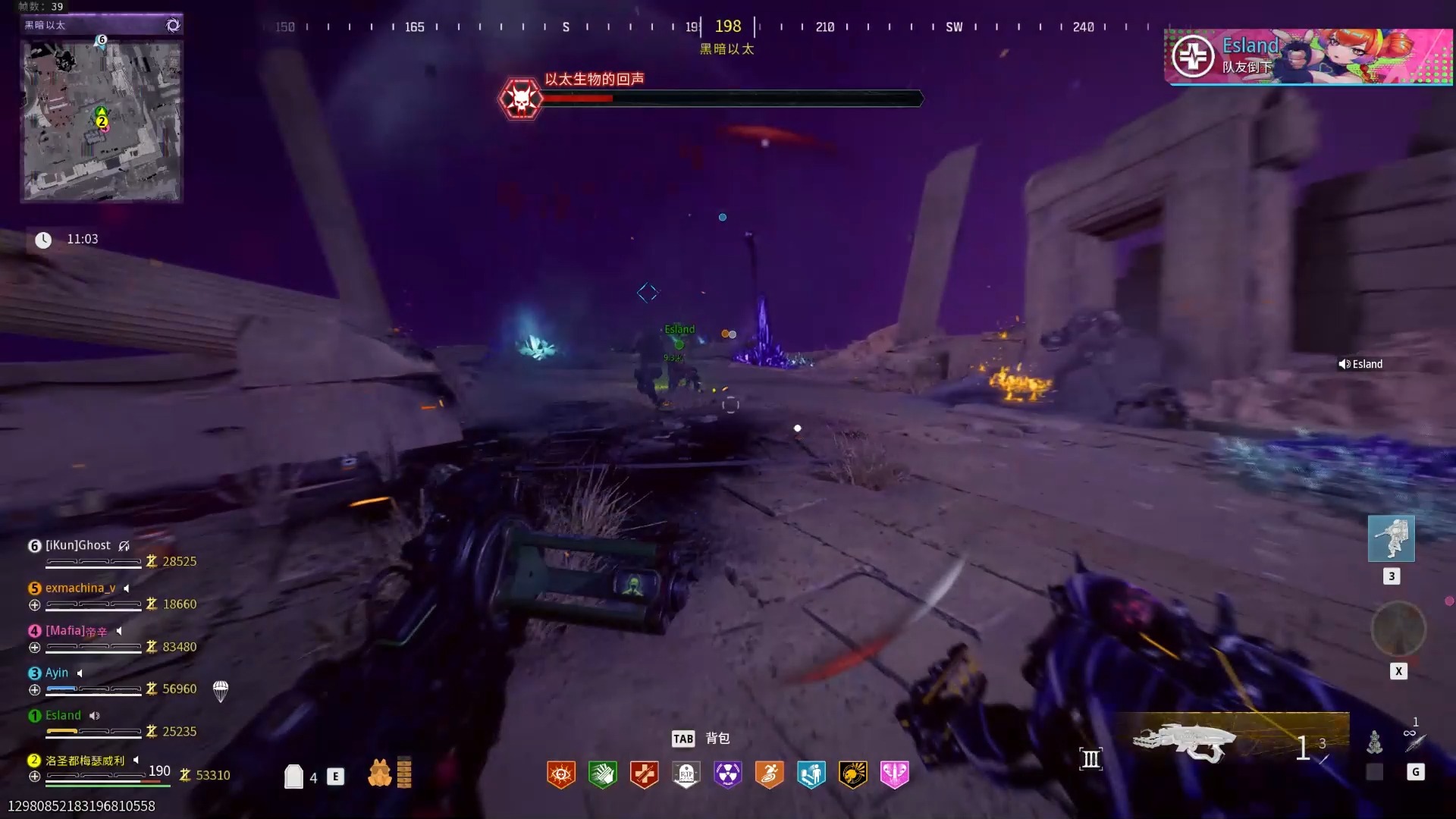Select the Death Perception eye perk icon

(x=561, y=774)
